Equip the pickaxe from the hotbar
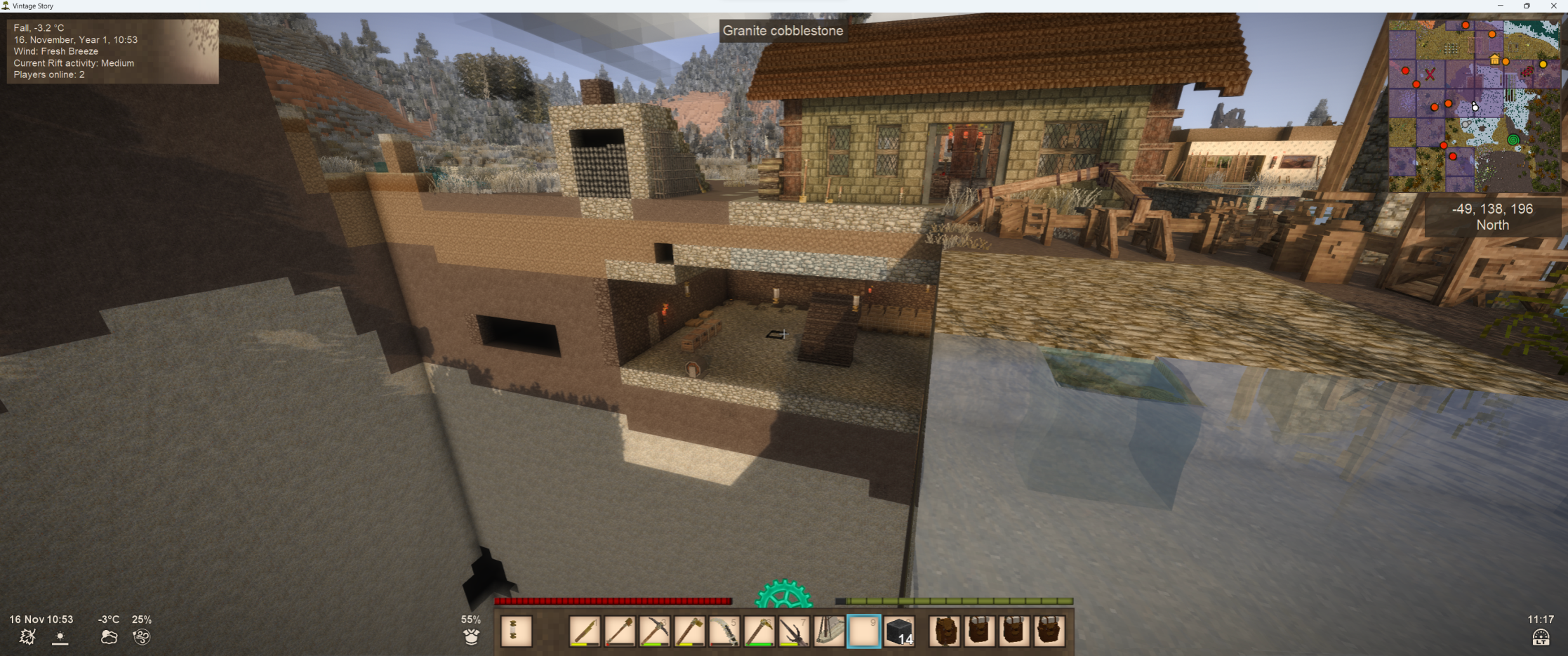The image size is (1568, 656). 655,631
